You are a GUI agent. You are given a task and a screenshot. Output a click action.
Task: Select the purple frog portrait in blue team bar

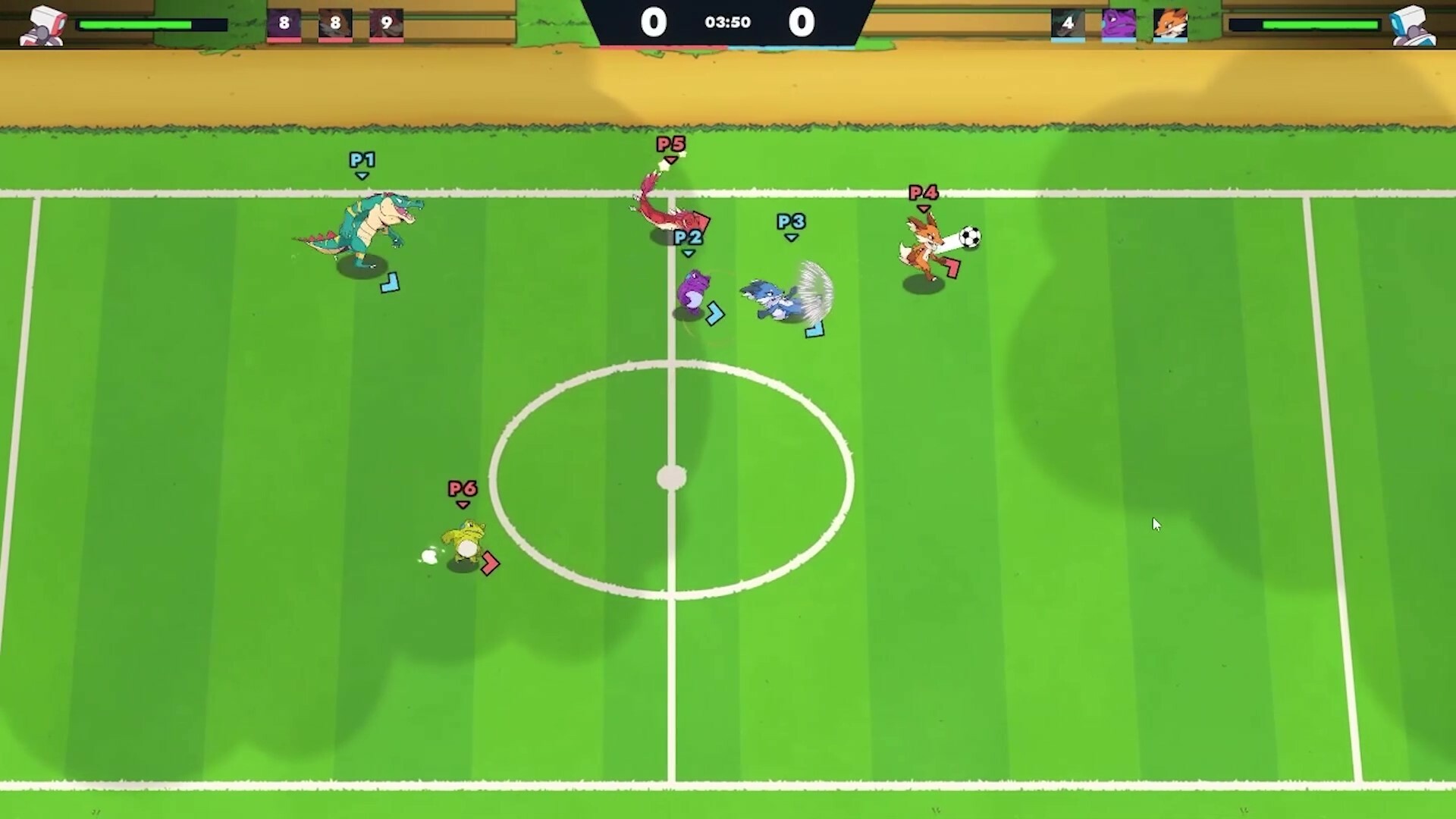(1119, 24)
